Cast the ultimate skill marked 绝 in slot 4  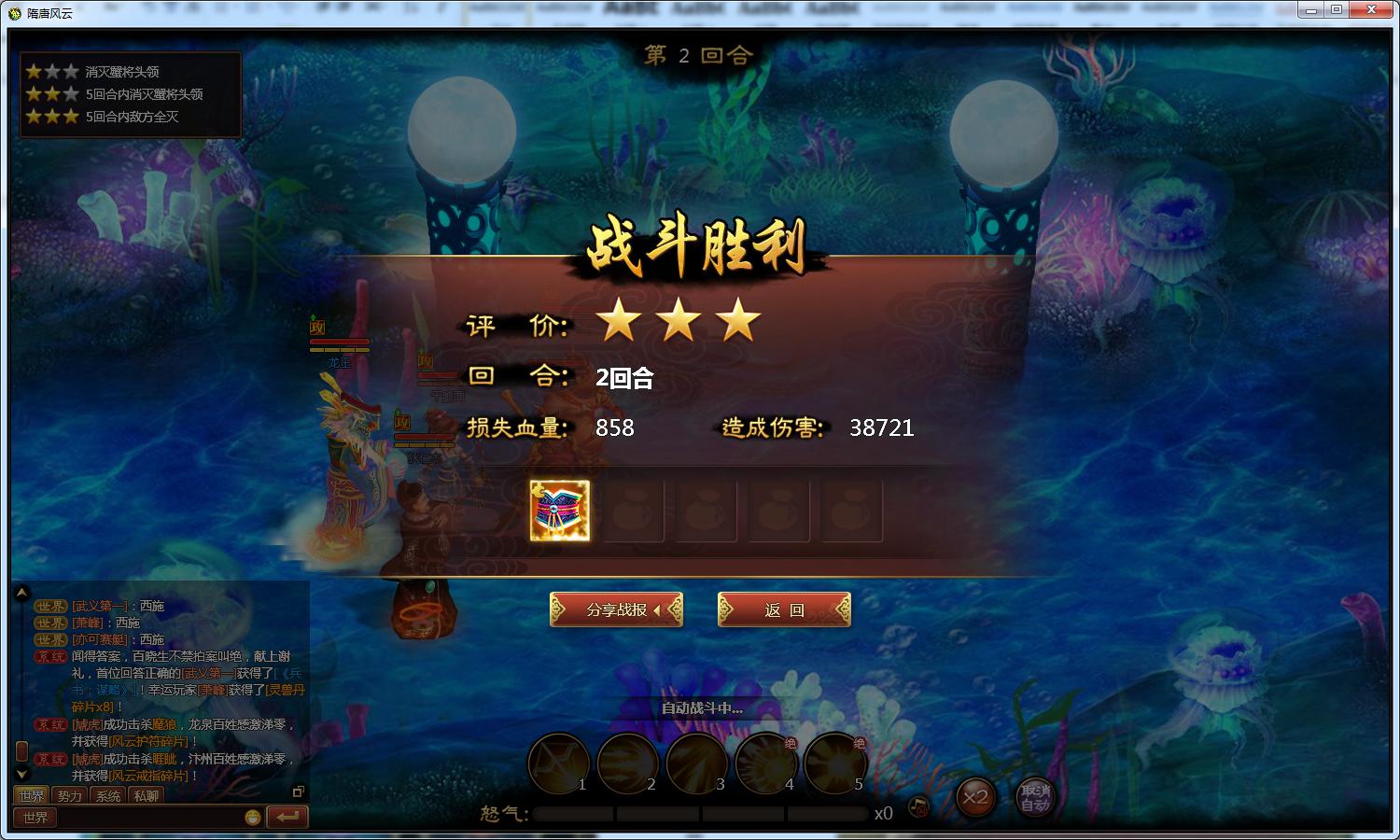click(766, 763)
